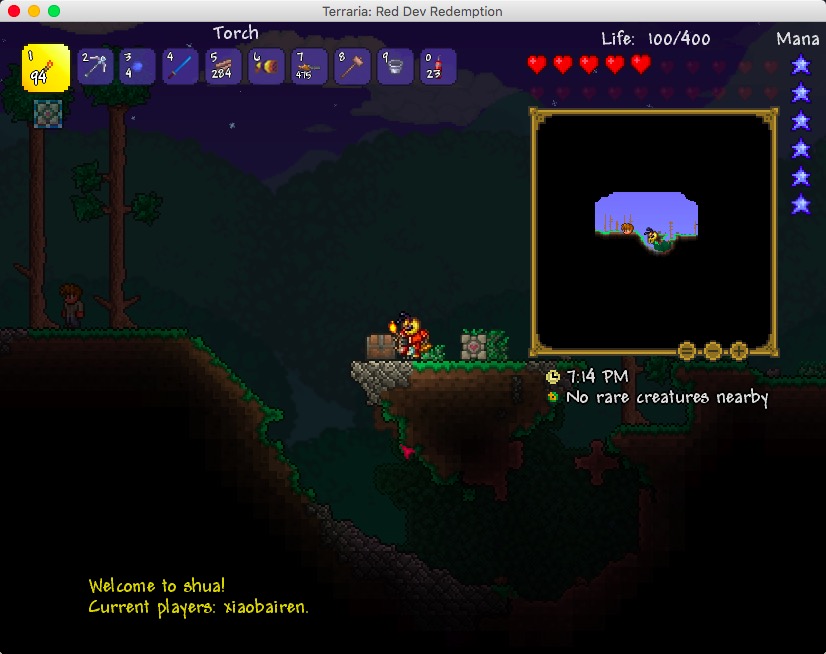Choose the blue orb item in slot 3

137,68
